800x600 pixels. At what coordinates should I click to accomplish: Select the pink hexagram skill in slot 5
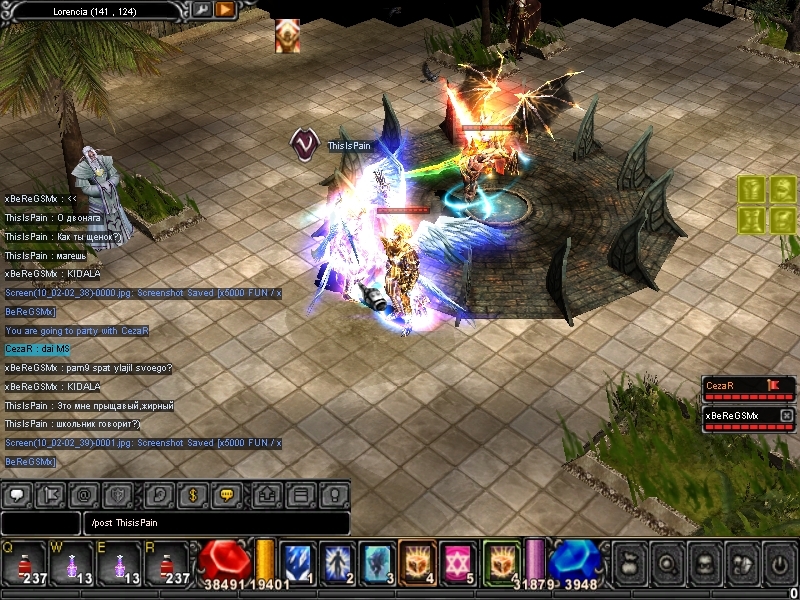click(457, 562)
